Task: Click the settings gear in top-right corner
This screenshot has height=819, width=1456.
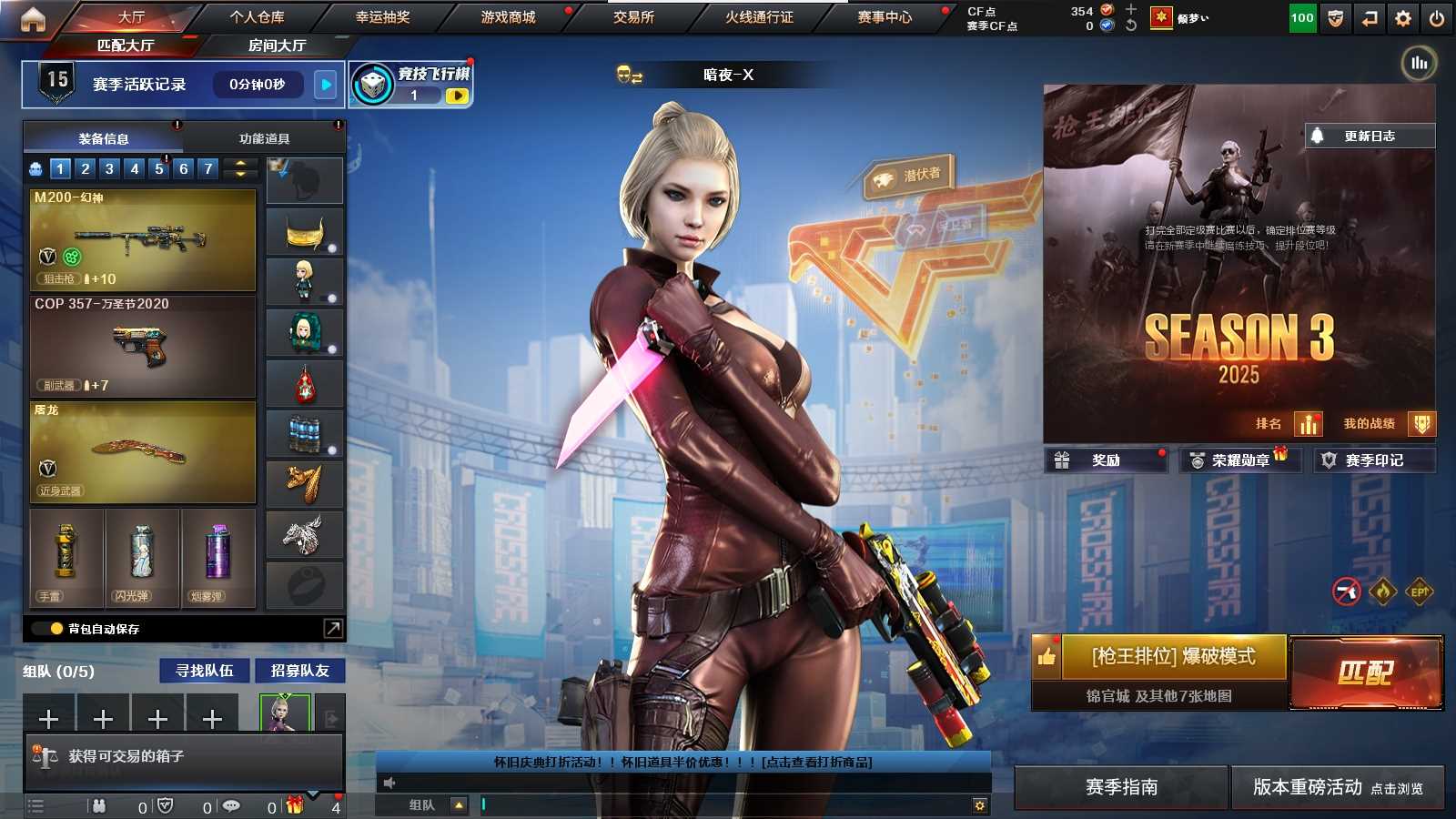Action: point(1402,16)
